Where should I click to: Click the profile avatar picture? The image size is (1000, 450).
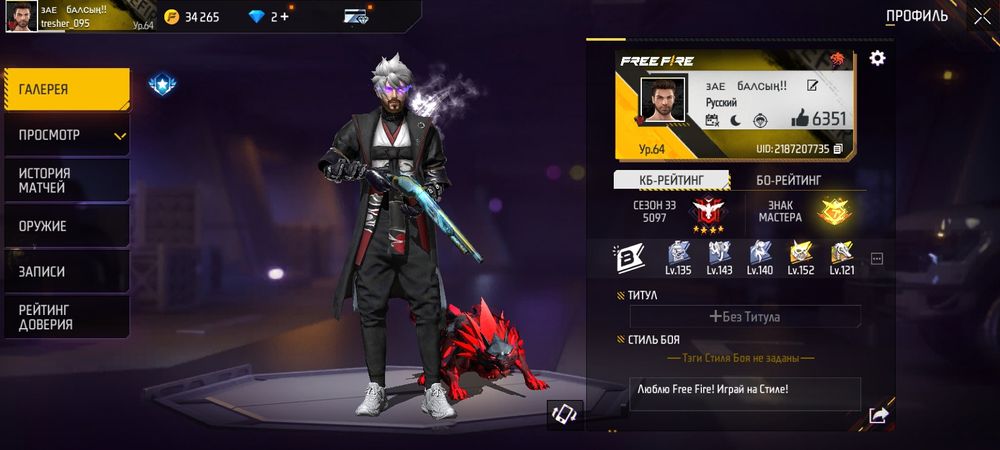(x=663, y=100)
